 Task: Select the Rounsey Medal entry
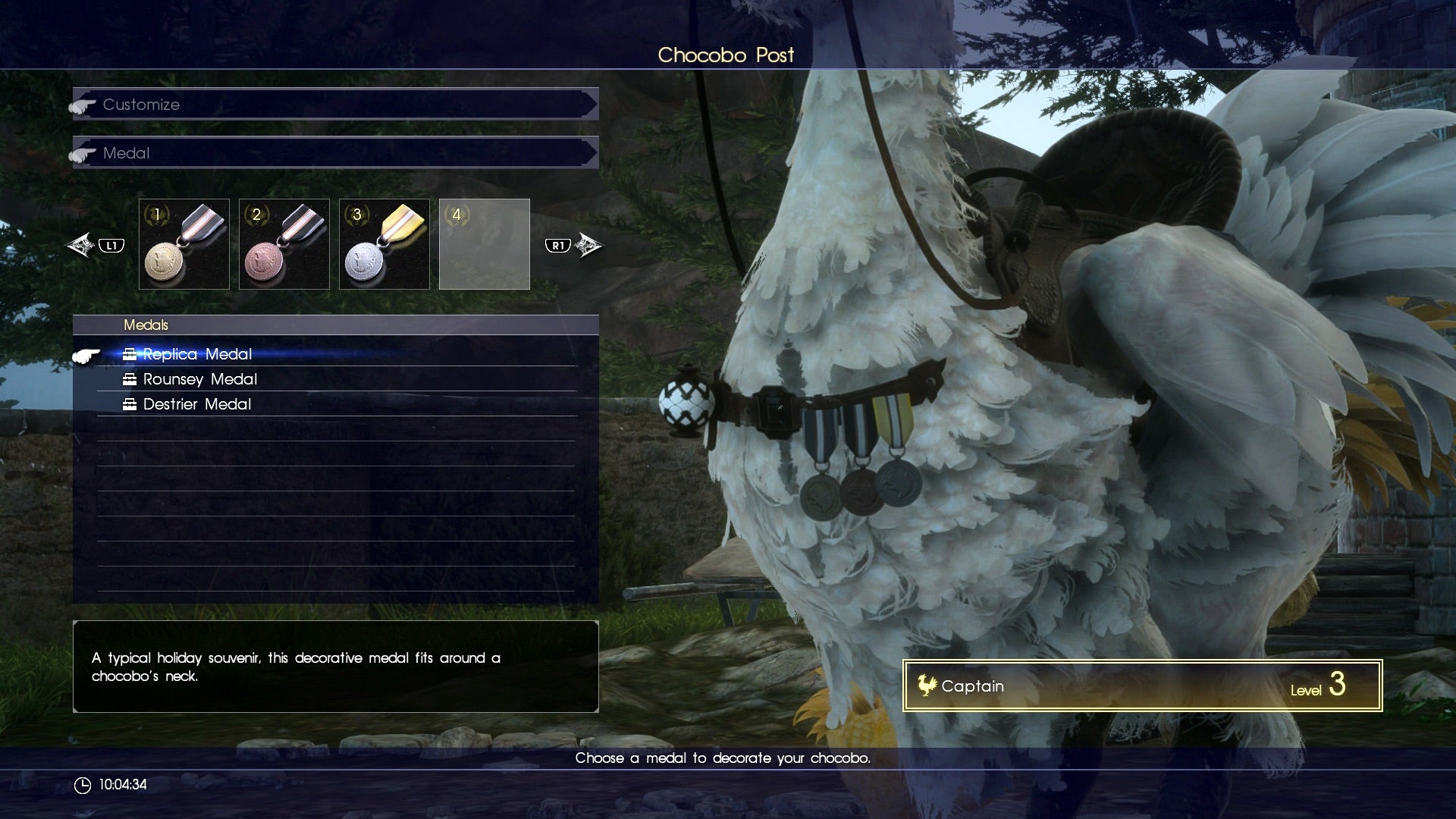click(x=200, y=379)
